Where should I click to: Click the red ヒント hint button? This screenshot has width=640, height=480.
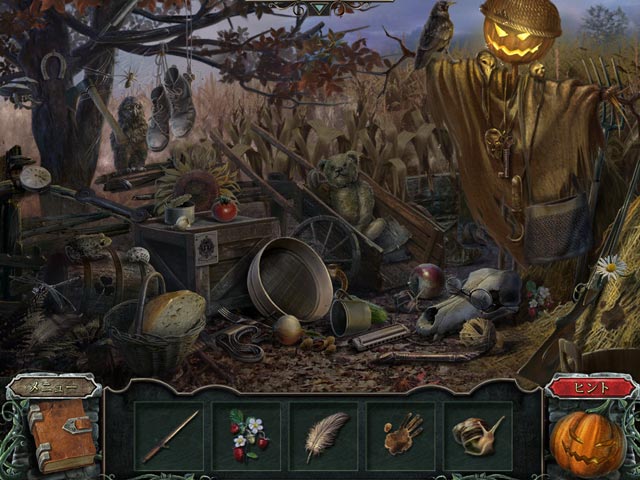coord(588,387)
